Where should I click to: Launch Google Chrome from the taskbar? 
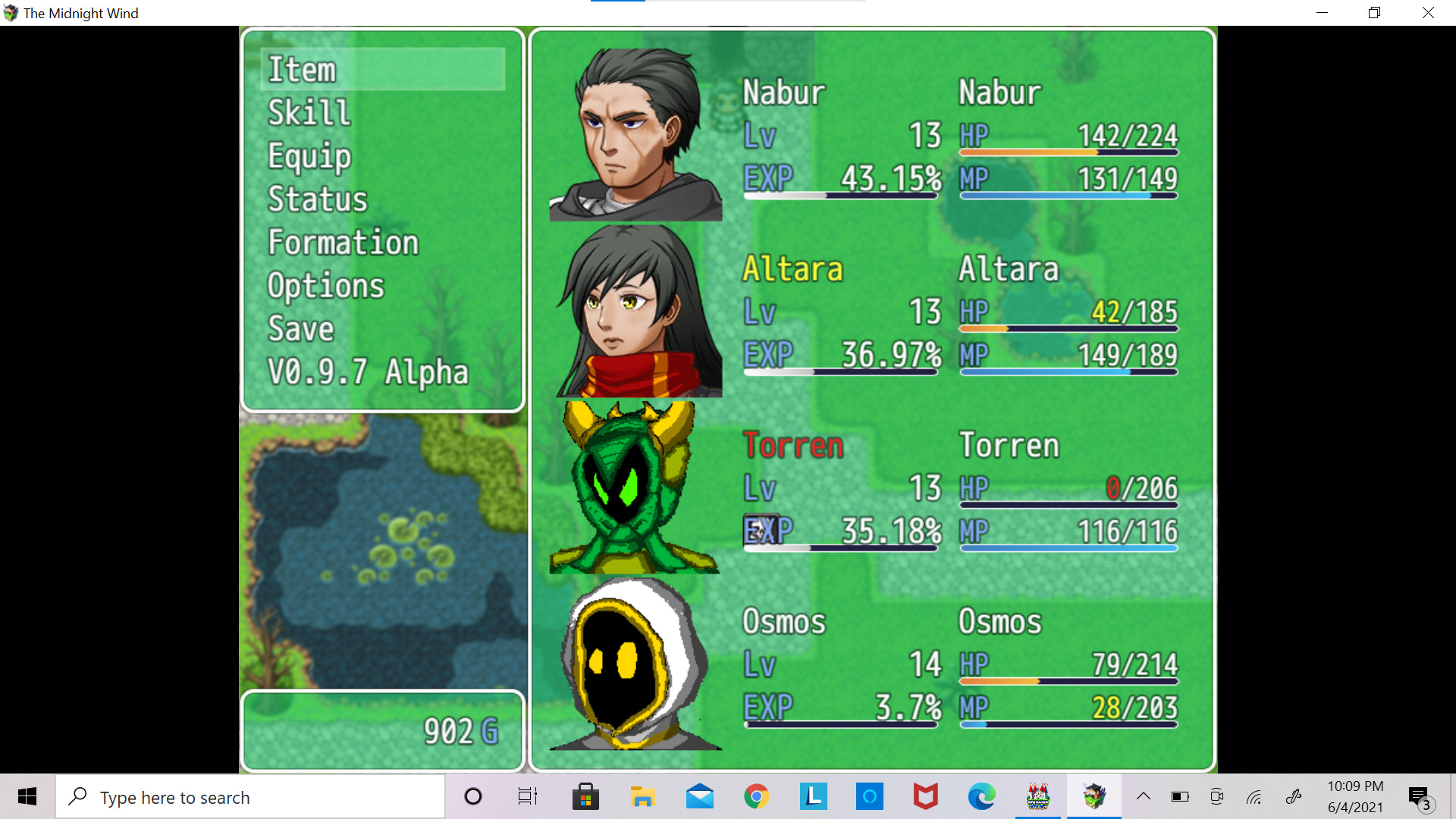coord(755,796)
